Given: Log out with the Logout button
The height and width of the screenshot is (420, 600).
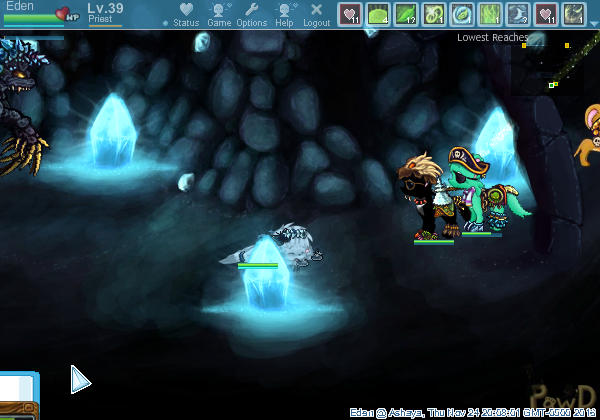Looking at the screenshot, I should [316, 14].
